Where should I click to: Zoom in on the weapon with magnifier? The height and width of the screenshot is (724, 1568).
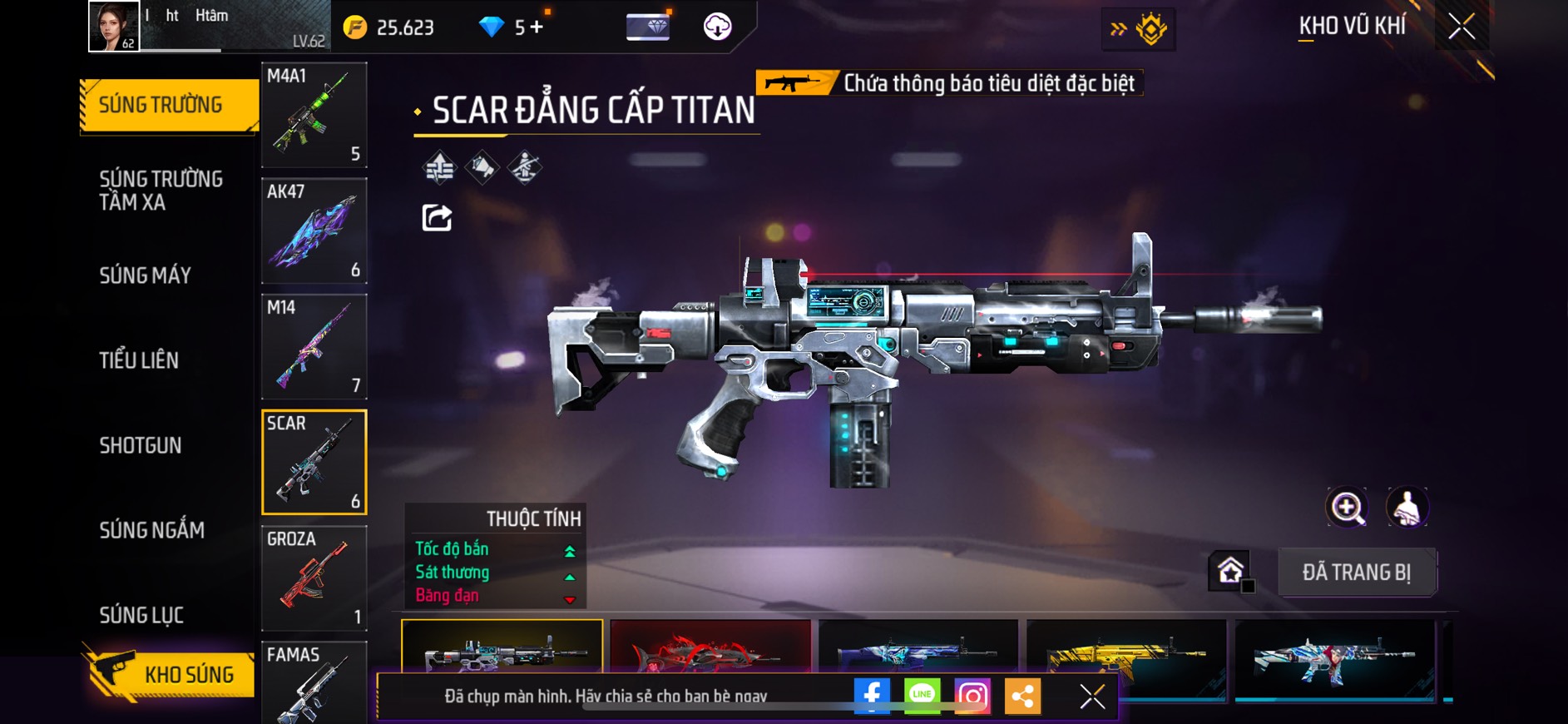coord(1346,507)
